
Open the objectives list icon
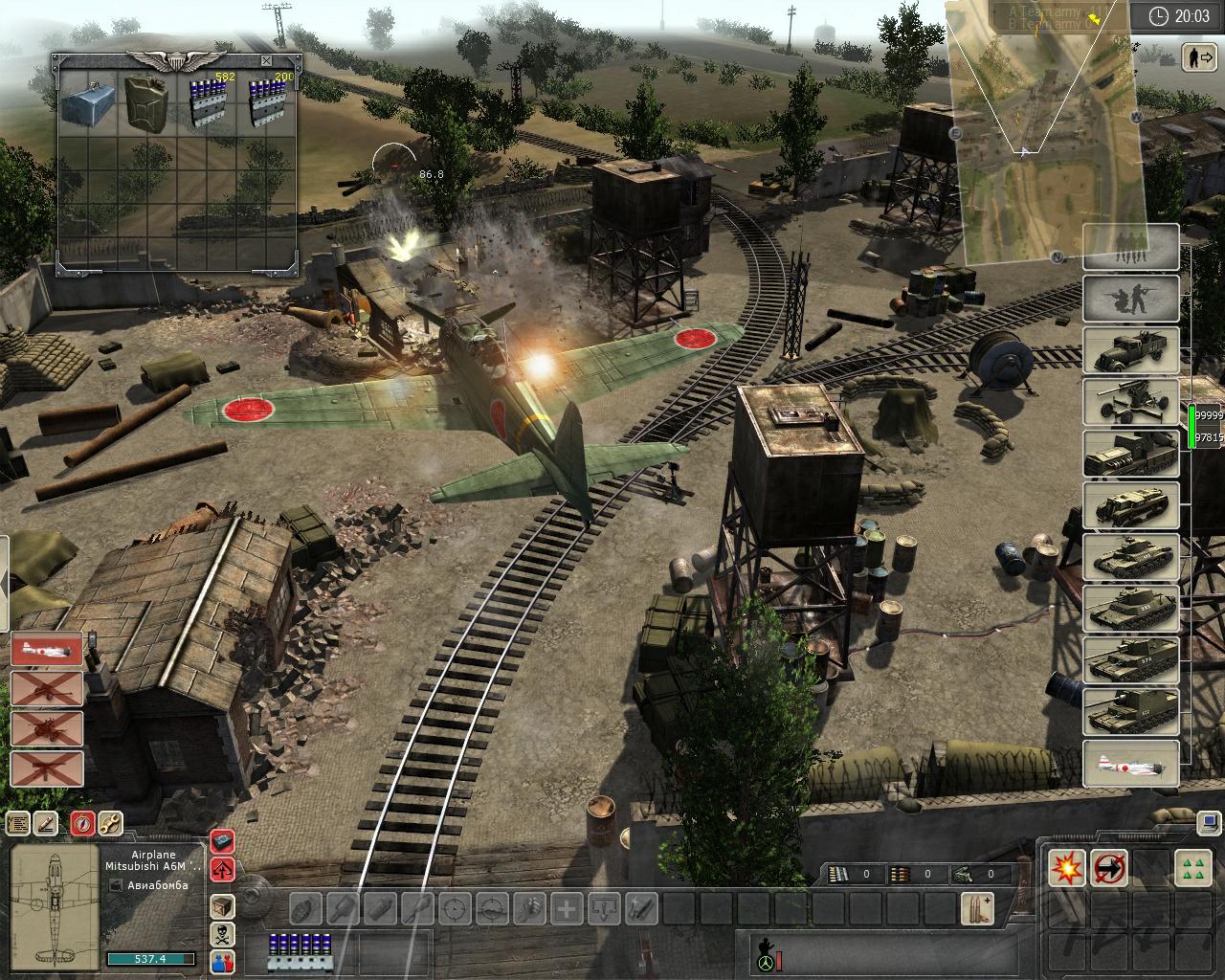[17, 823]
